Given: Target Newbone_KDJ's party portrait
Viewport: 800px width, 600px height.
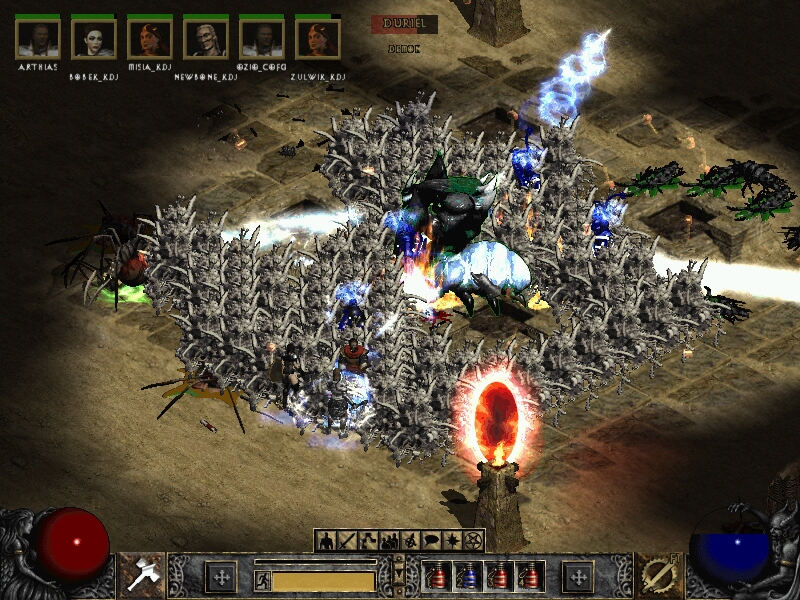Looking at the screenshot, I should 206,38.
